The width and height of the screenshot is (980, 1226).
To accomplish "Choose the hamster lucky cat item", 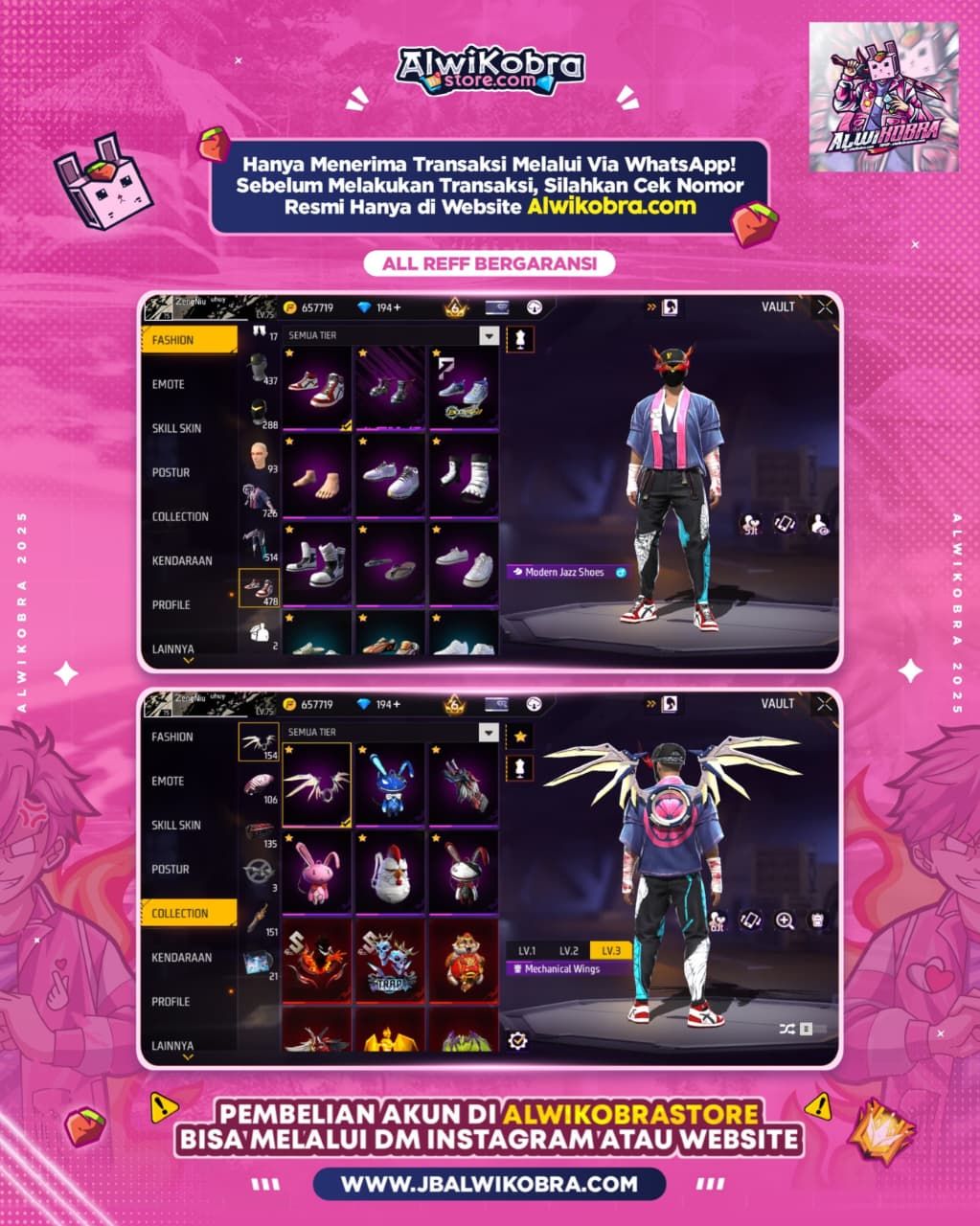I will tap(464, 962).
